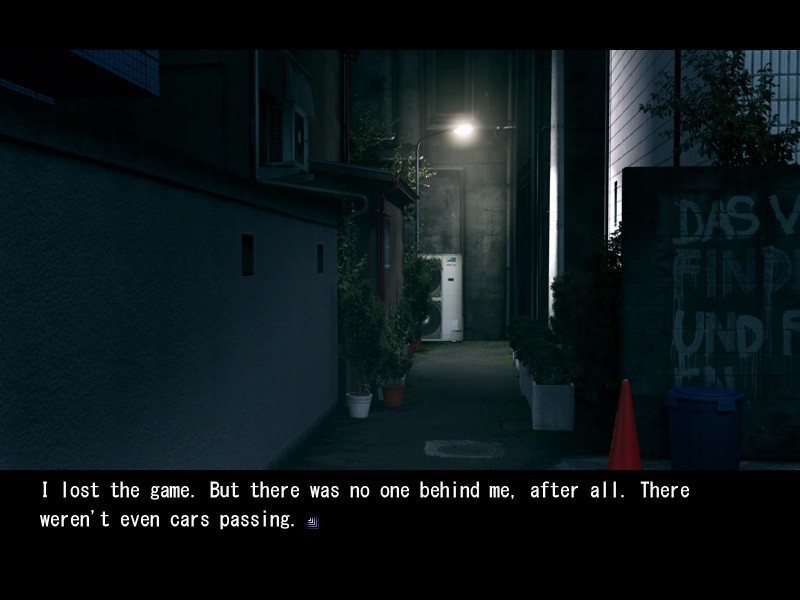The image size is (800, 600).
Task: Click the text advance indicator icon
Action: pyautogui.click(x=313, y=522)
